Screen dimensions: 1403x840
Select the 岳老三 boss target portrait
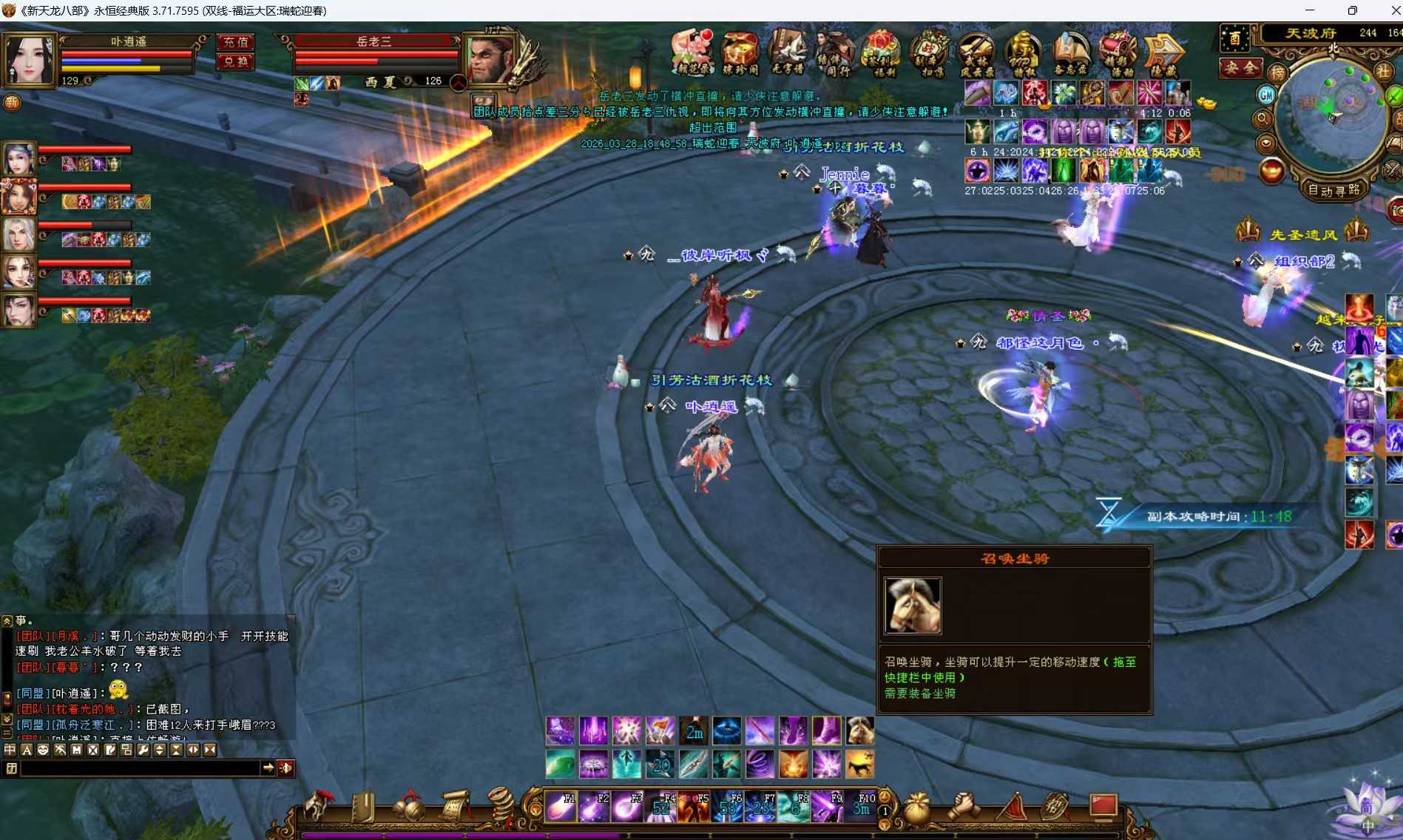[x=491, y=58]
